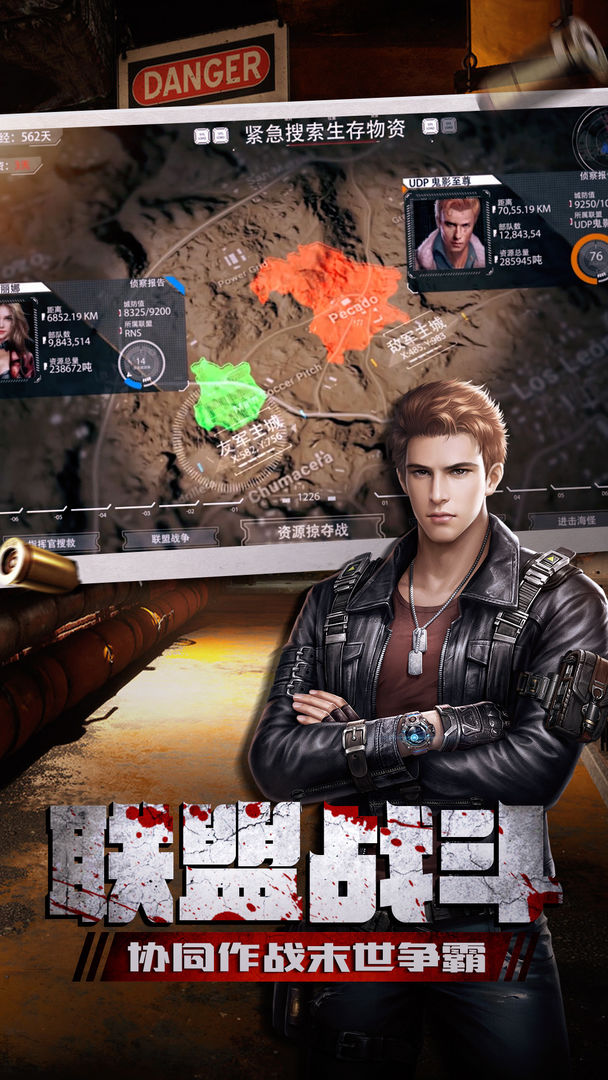Open the 资源掠夺战 resource raid mode
The width and height of the screenshot is (608, 1080).
[312, 529]
